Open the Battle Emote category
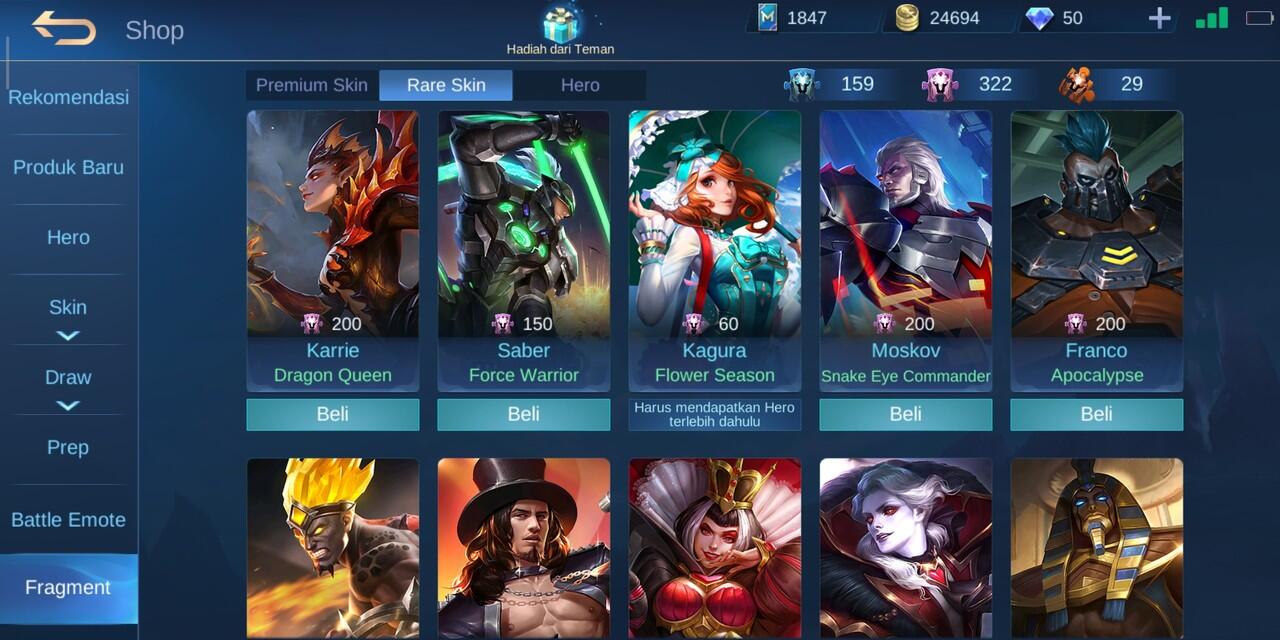 [68, 520]
